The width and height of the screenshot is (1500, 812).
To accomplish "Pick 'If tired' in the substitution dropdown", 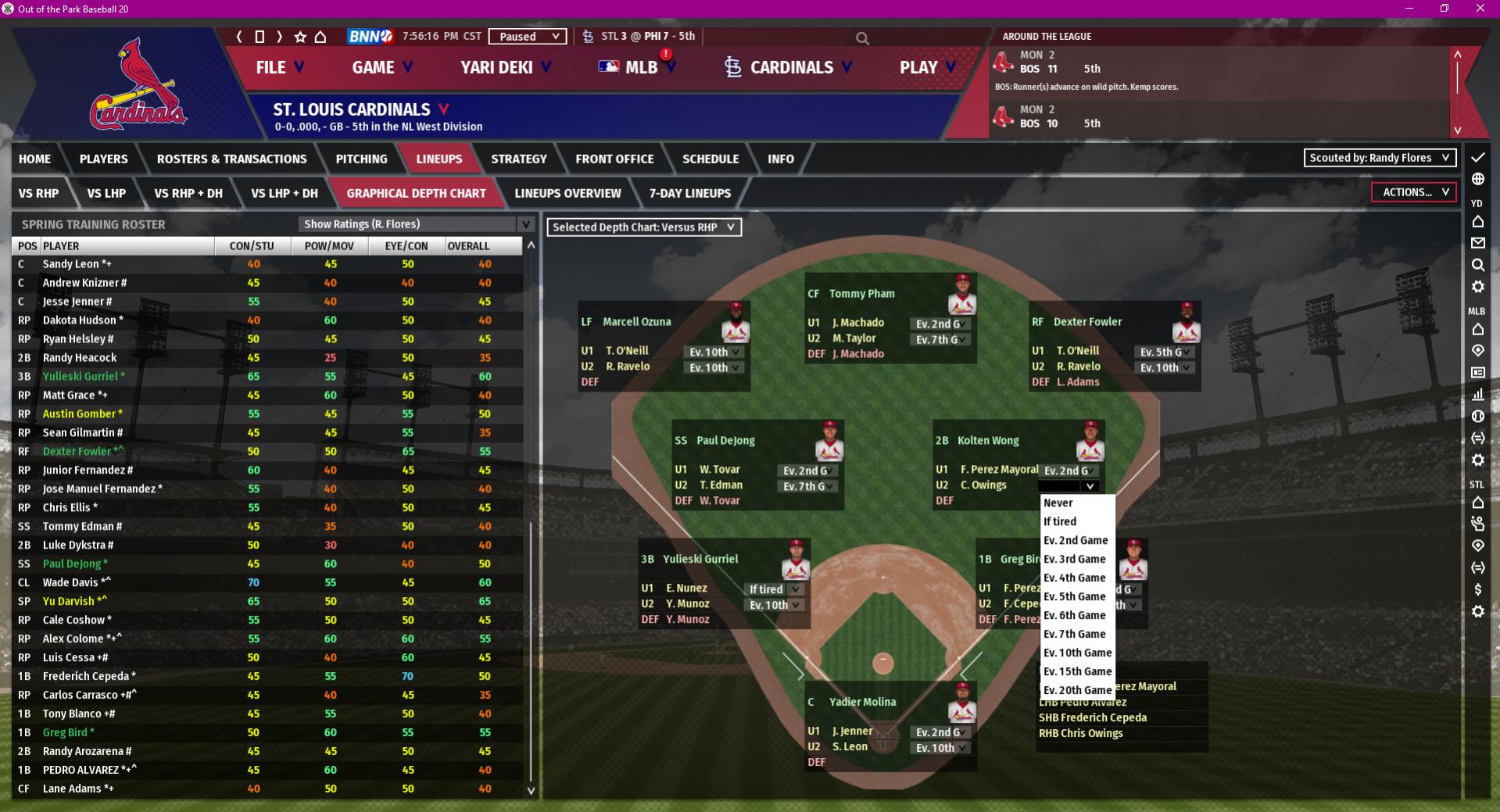I will click(1060, 521).
